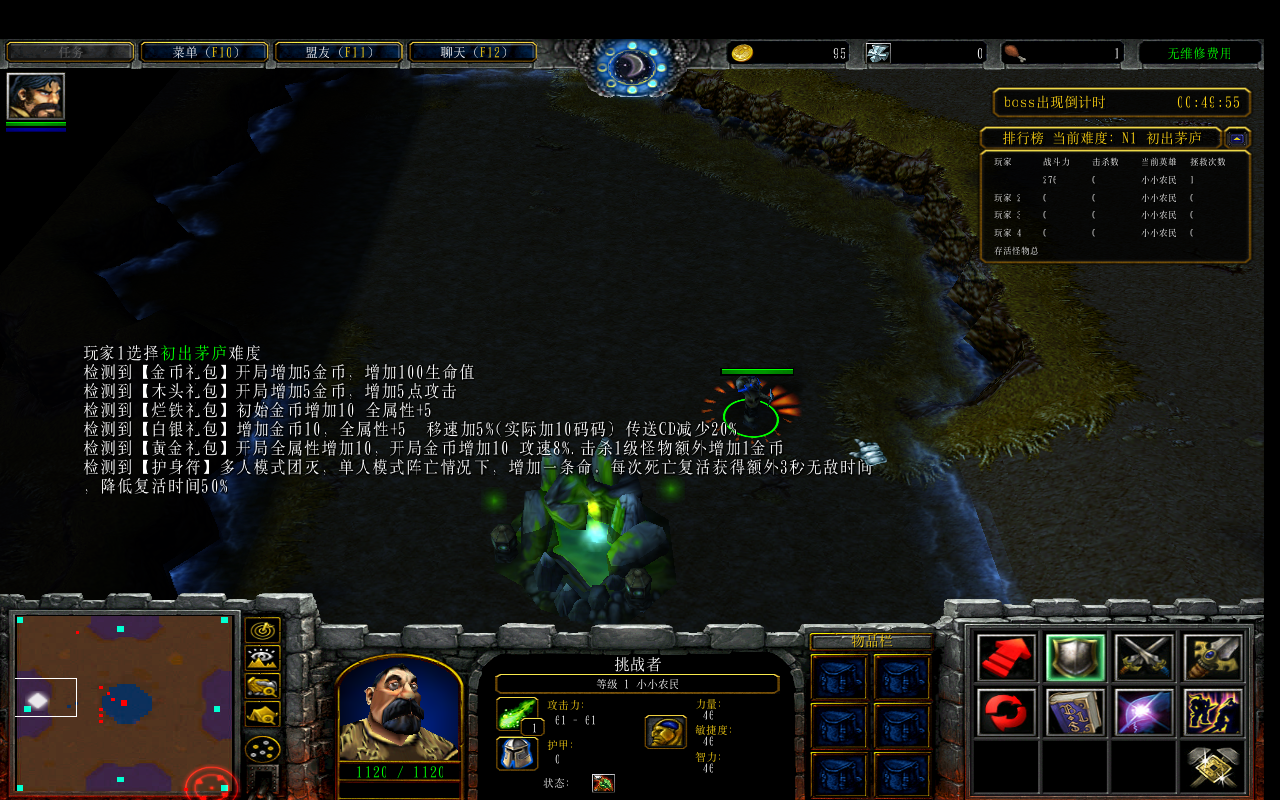Open the 菜单 (F10) menu

[x=203, y=50]
